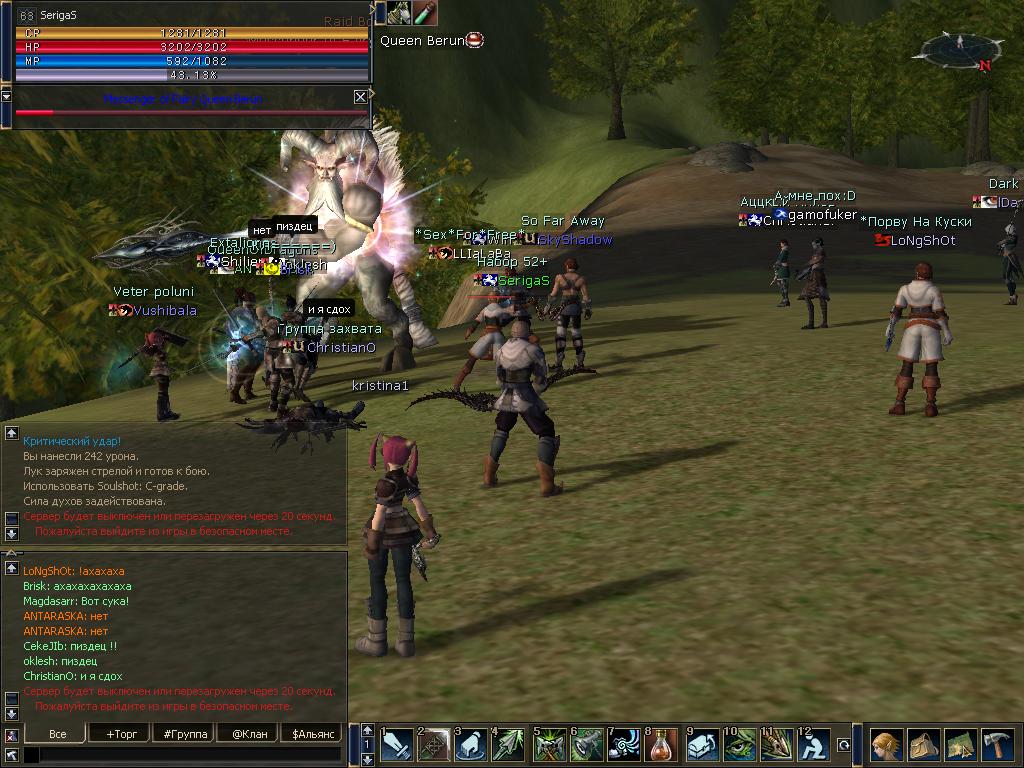Open the system menu hammer icon
Viewport: 1024px width, 768px height.
[x=996, y=746]
